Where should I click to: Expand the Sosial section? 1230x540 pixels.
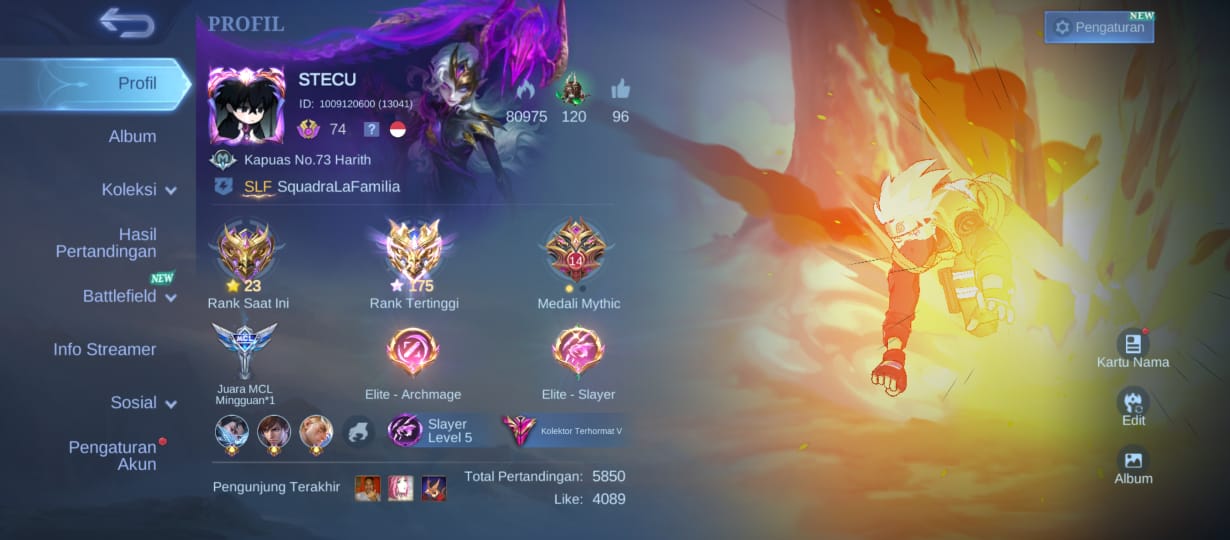click(x=143, y=402)
